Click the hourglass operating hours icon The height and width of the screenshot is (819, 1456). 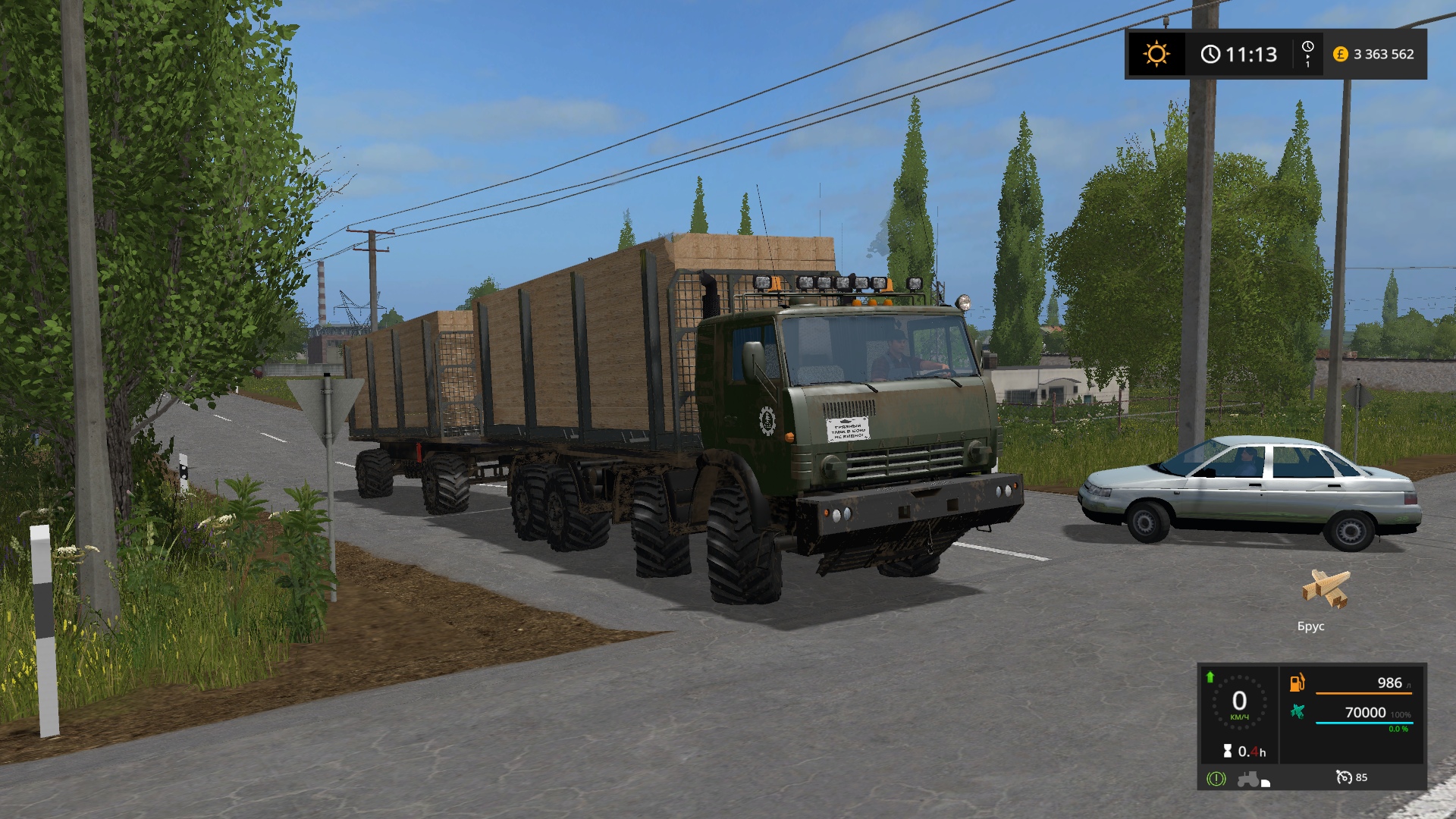(x=1228, y=751)
